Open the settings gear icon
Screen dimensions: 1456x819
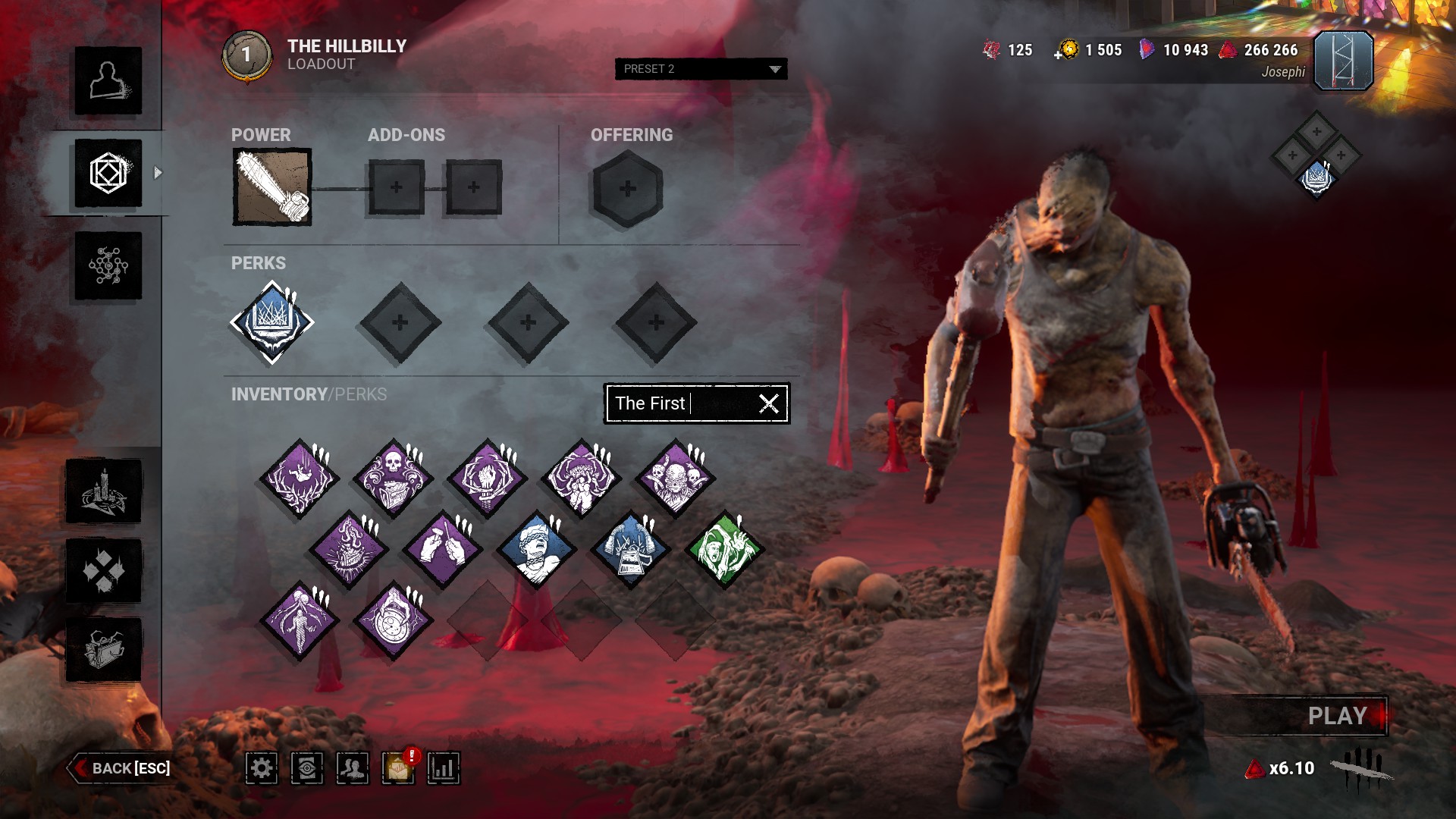click(262, 768)
